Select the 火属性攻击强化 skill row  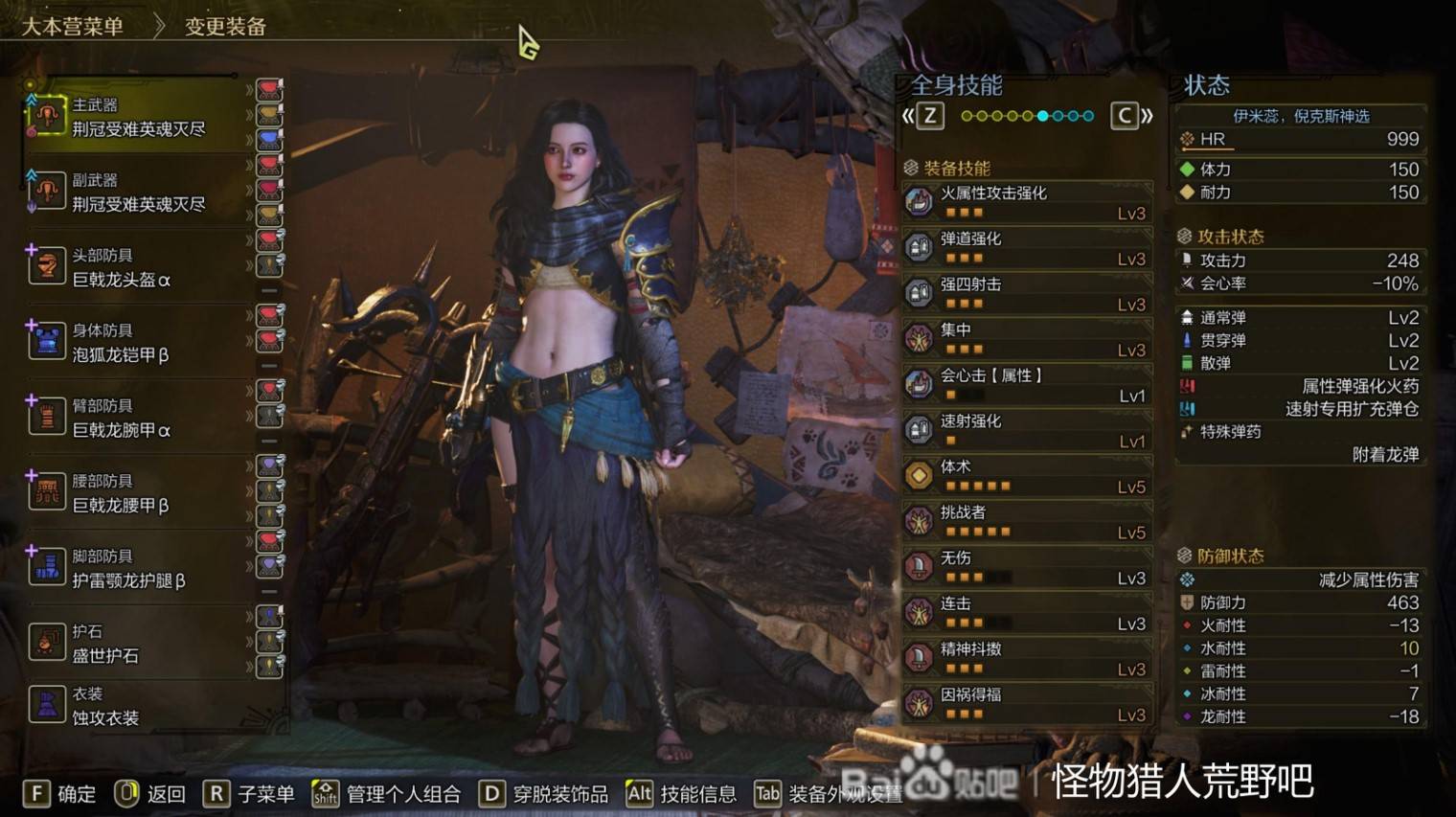click(x=1026, y=202)
